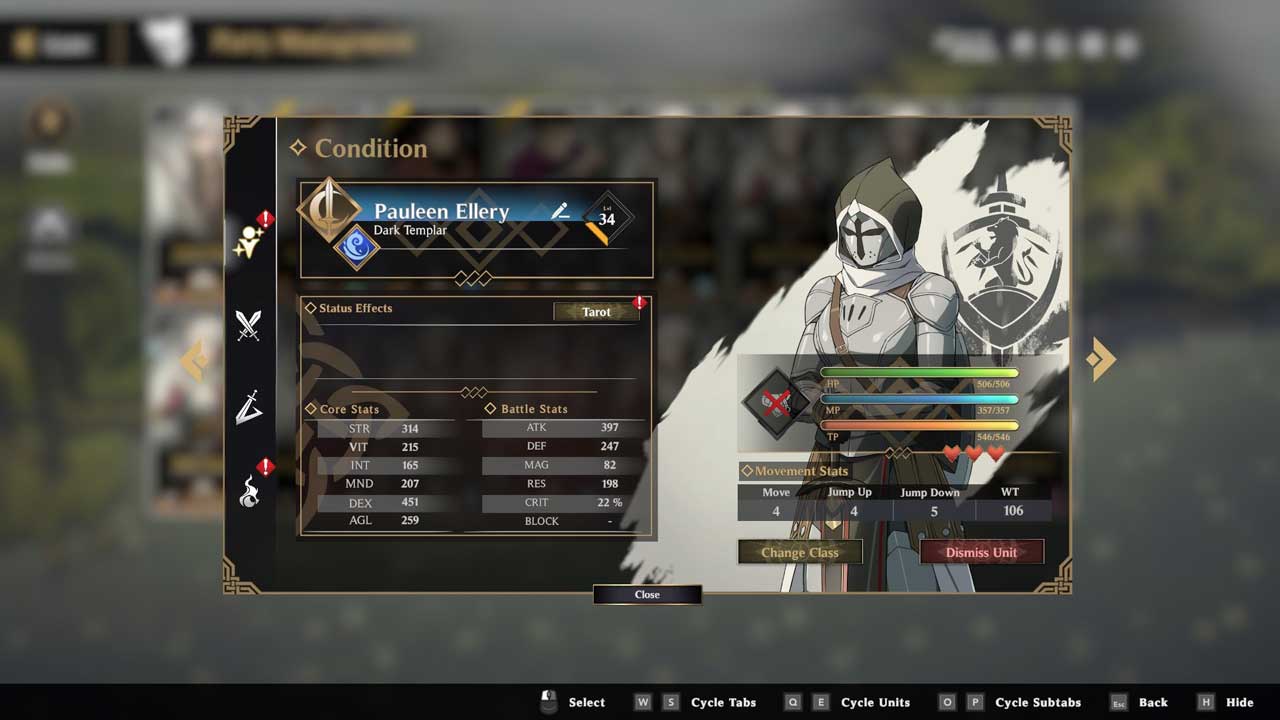Cycle to the previous unit arrow
1280x720 pixels.
[x=194, y=360]
